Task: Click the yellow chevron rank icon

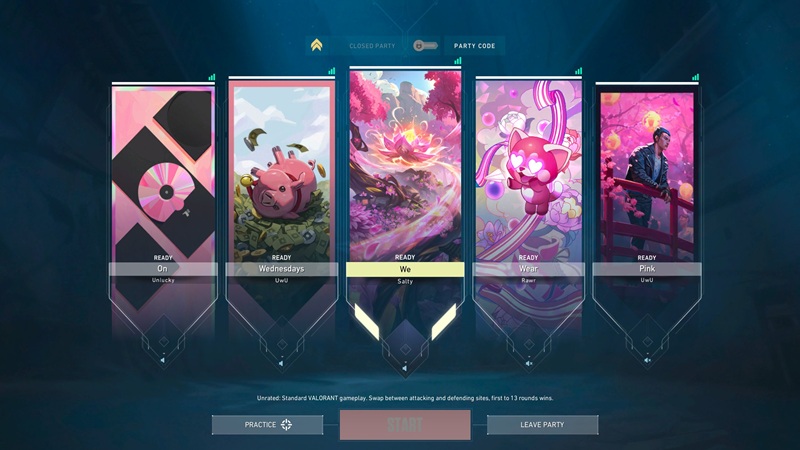Action: coord(317,46)
